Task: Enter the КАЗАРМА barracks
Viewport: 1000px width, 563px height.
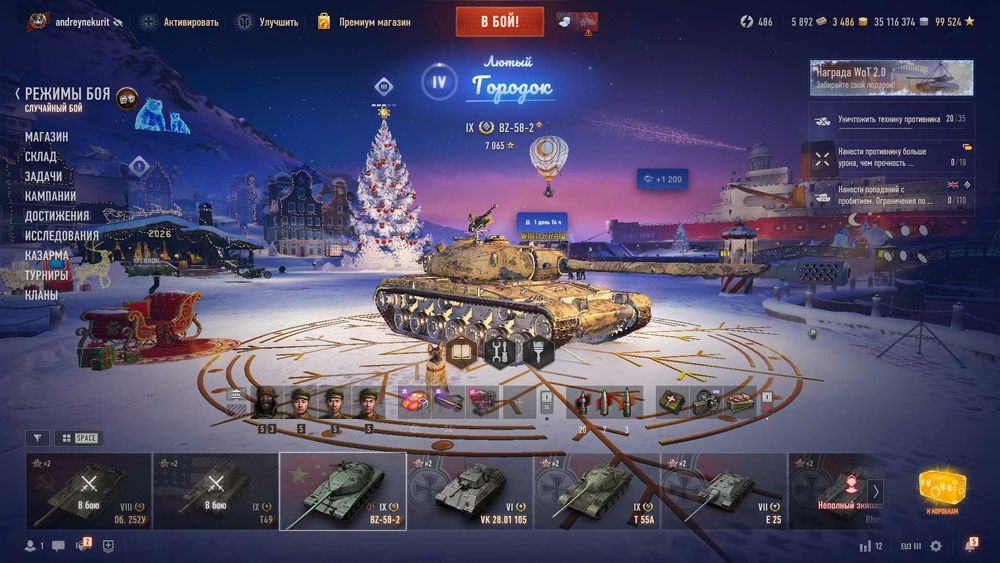Action: click(47, 255)
